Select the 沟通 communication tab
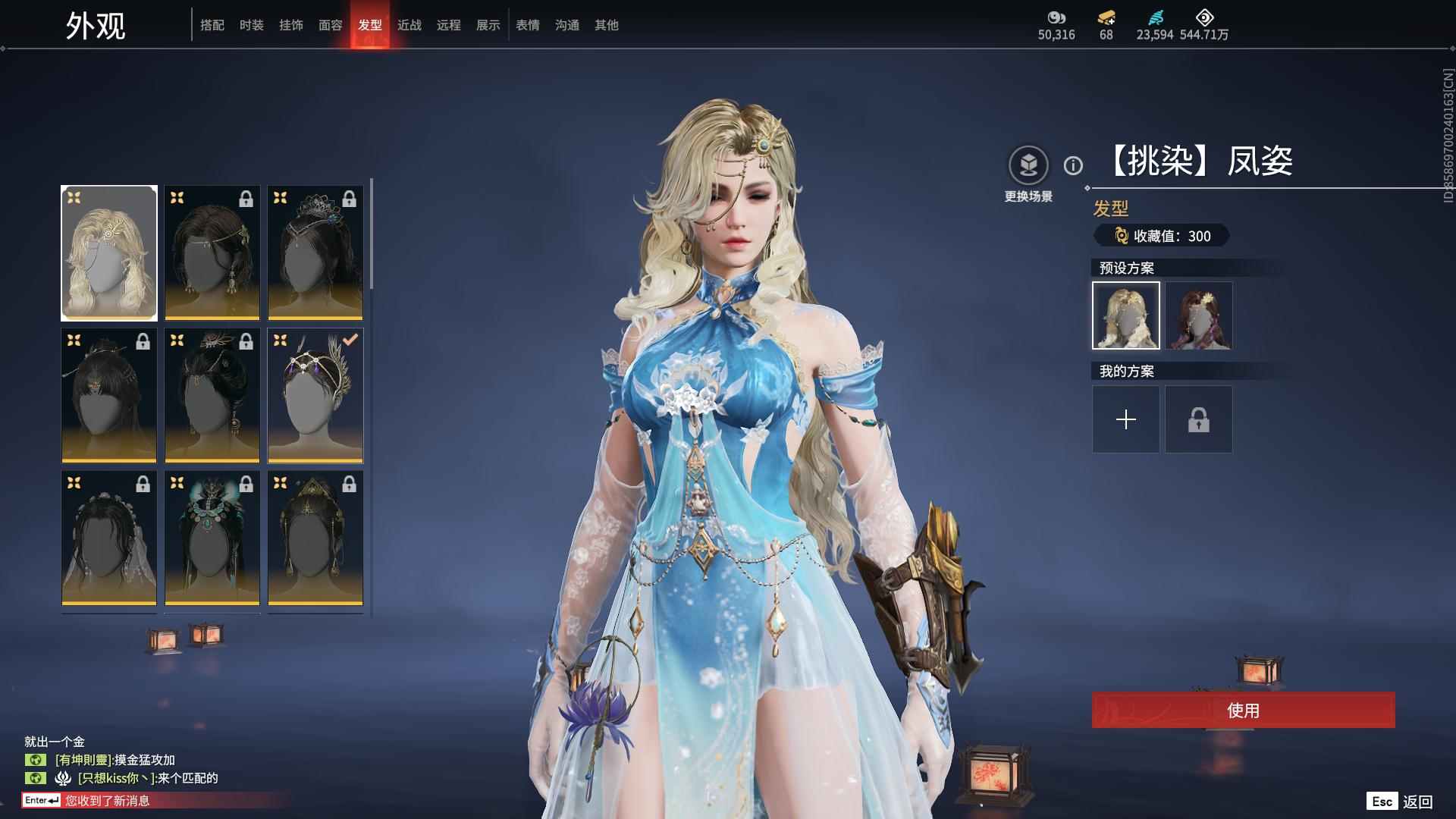Viewport: 1456px width, 819px height. pyautogui.click(x=566, y=25)
